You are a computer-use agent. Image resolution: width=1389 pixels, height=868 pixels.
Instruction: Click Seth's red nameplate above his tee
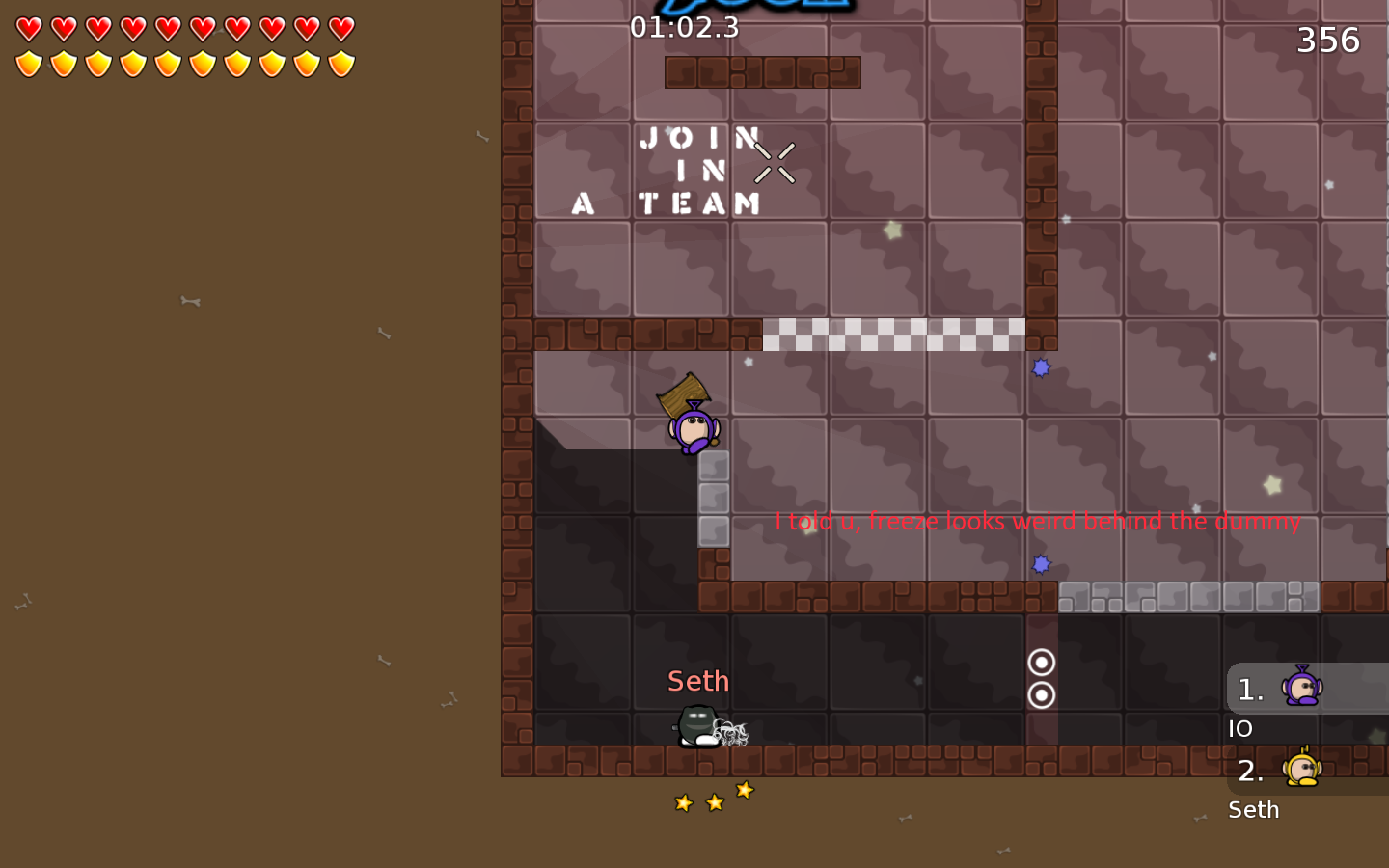point(697,681)
